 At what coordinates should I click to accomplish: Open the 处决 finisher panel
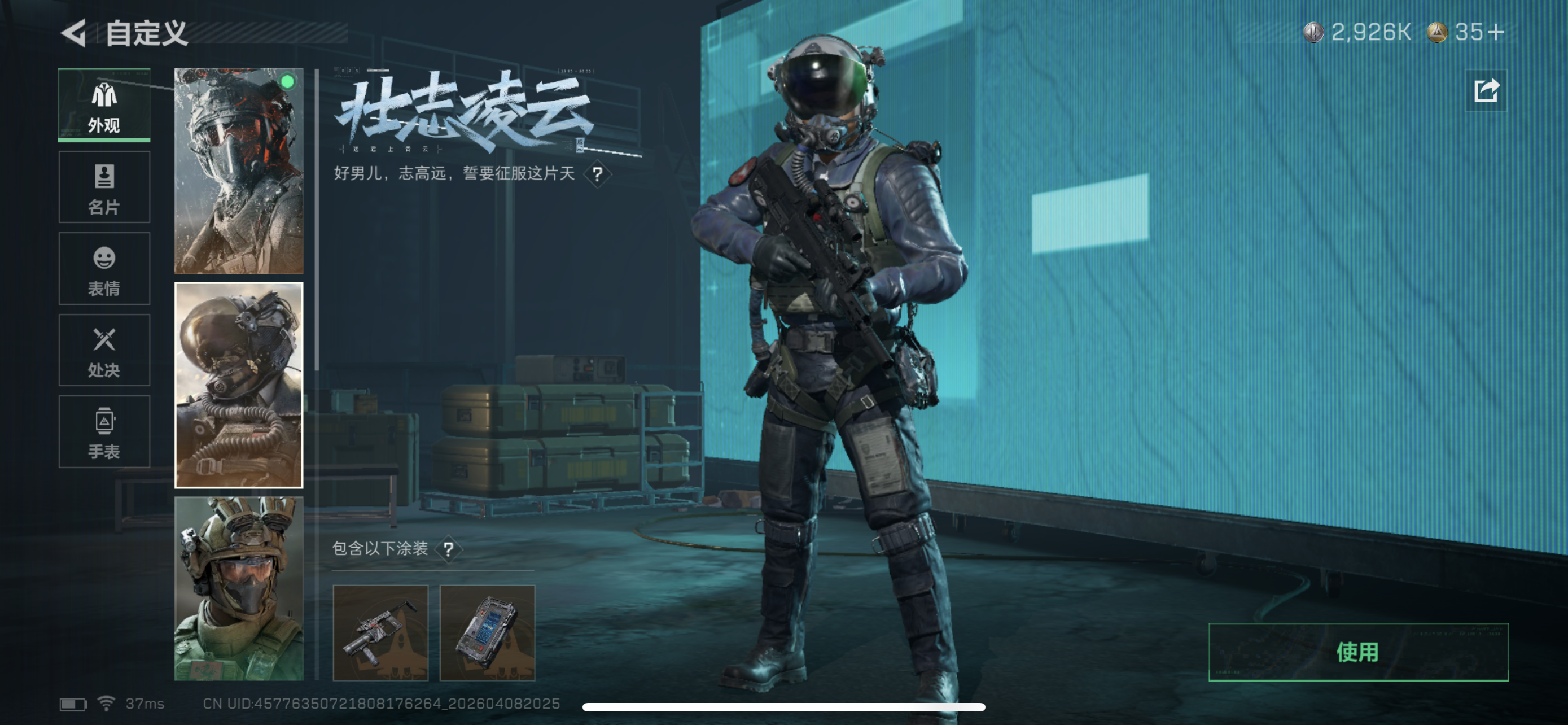click(x=103, y=351)
